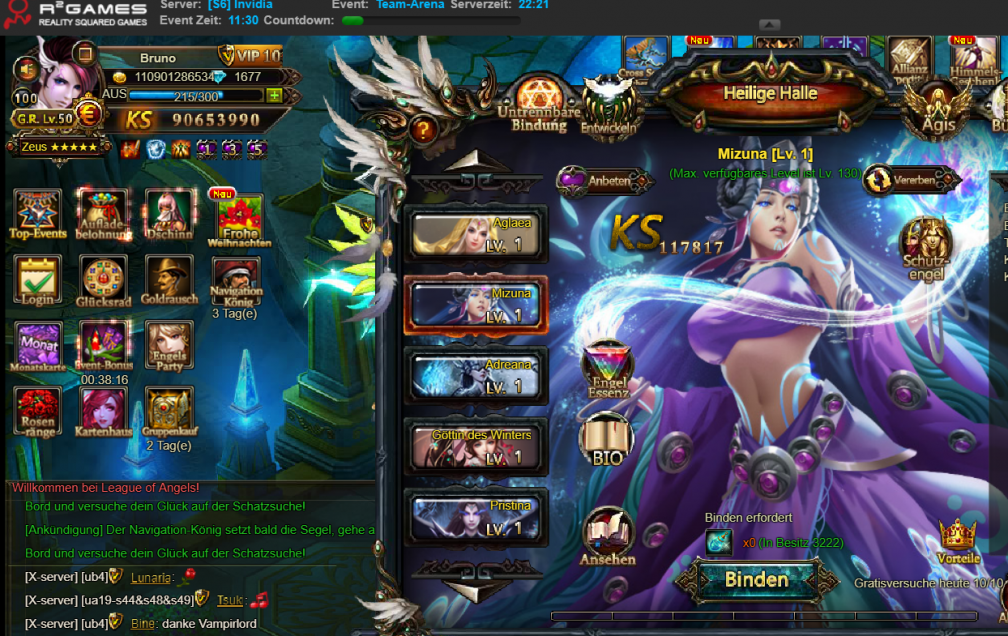
Task: Spin the Glücksrad event icon
Action: [102, 281]
